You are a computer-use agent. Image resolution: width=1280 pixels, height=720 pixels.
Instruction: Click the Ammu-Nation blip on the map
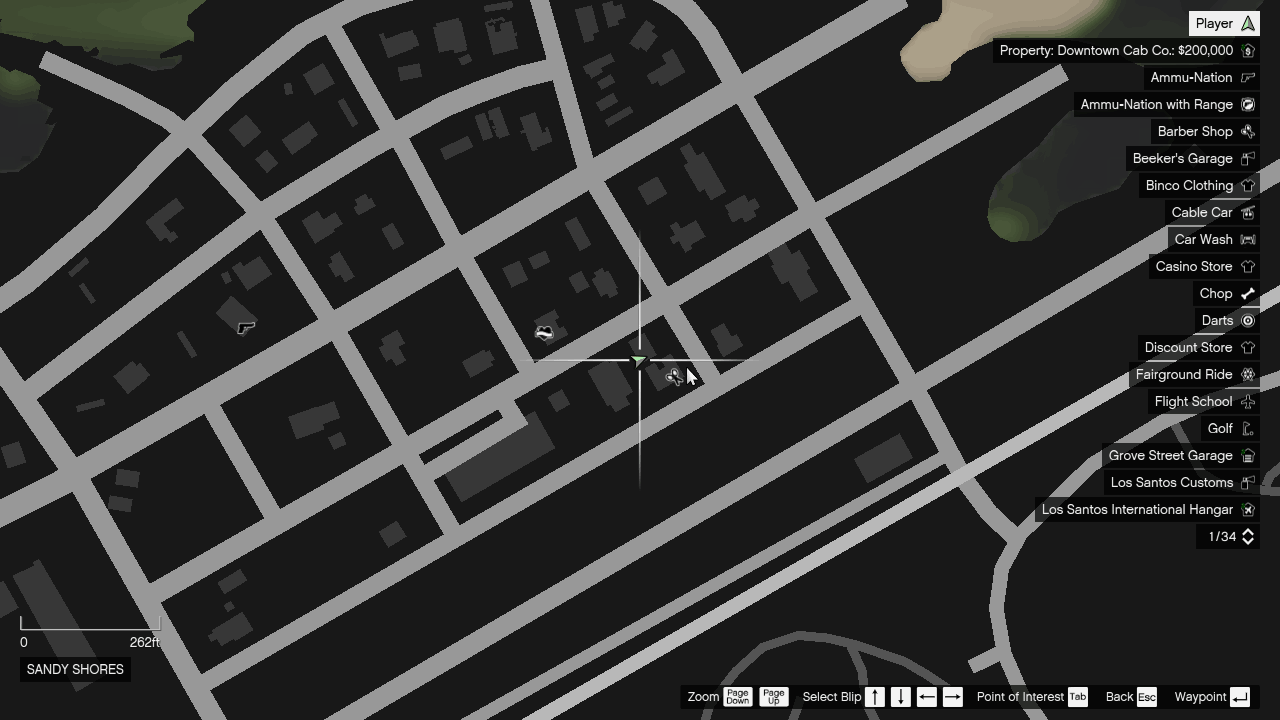coord(245,327)
